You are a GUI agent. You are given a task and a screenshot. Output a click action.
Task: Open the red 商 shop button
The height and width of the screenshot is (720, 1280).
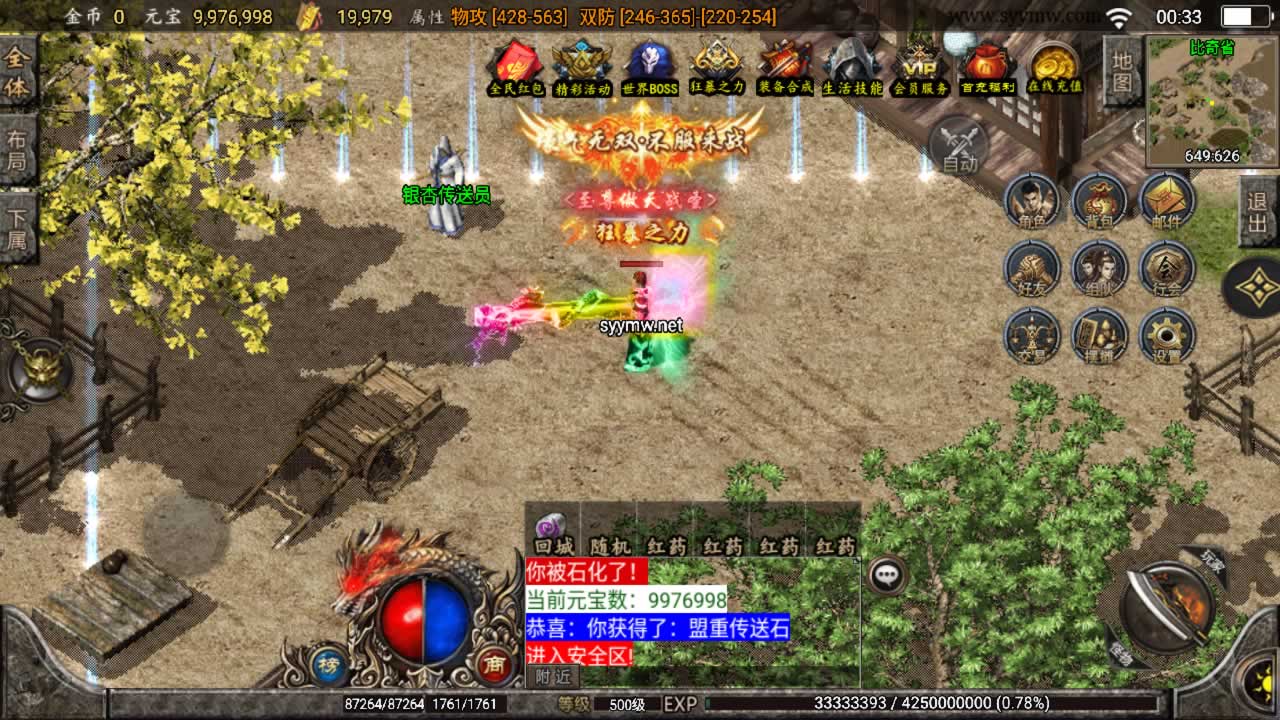493,665
